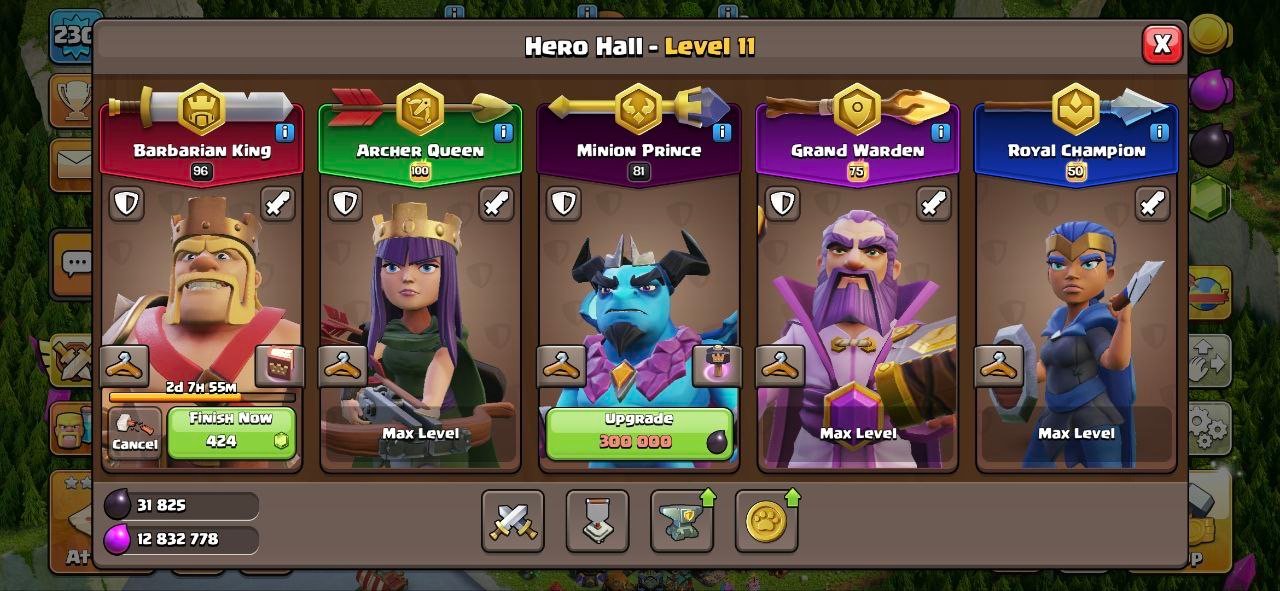Select Grand Warden's hanger skin button
Screen dimensions: 1280x591
[x=780, y=366]
